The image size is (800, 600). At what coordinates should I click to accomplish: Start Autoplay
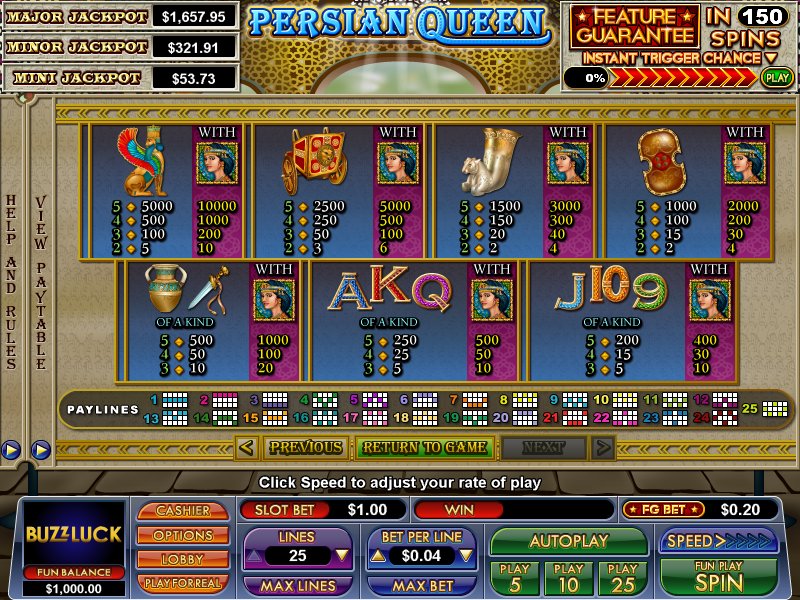pyautogui.click(x=569, y=541)
